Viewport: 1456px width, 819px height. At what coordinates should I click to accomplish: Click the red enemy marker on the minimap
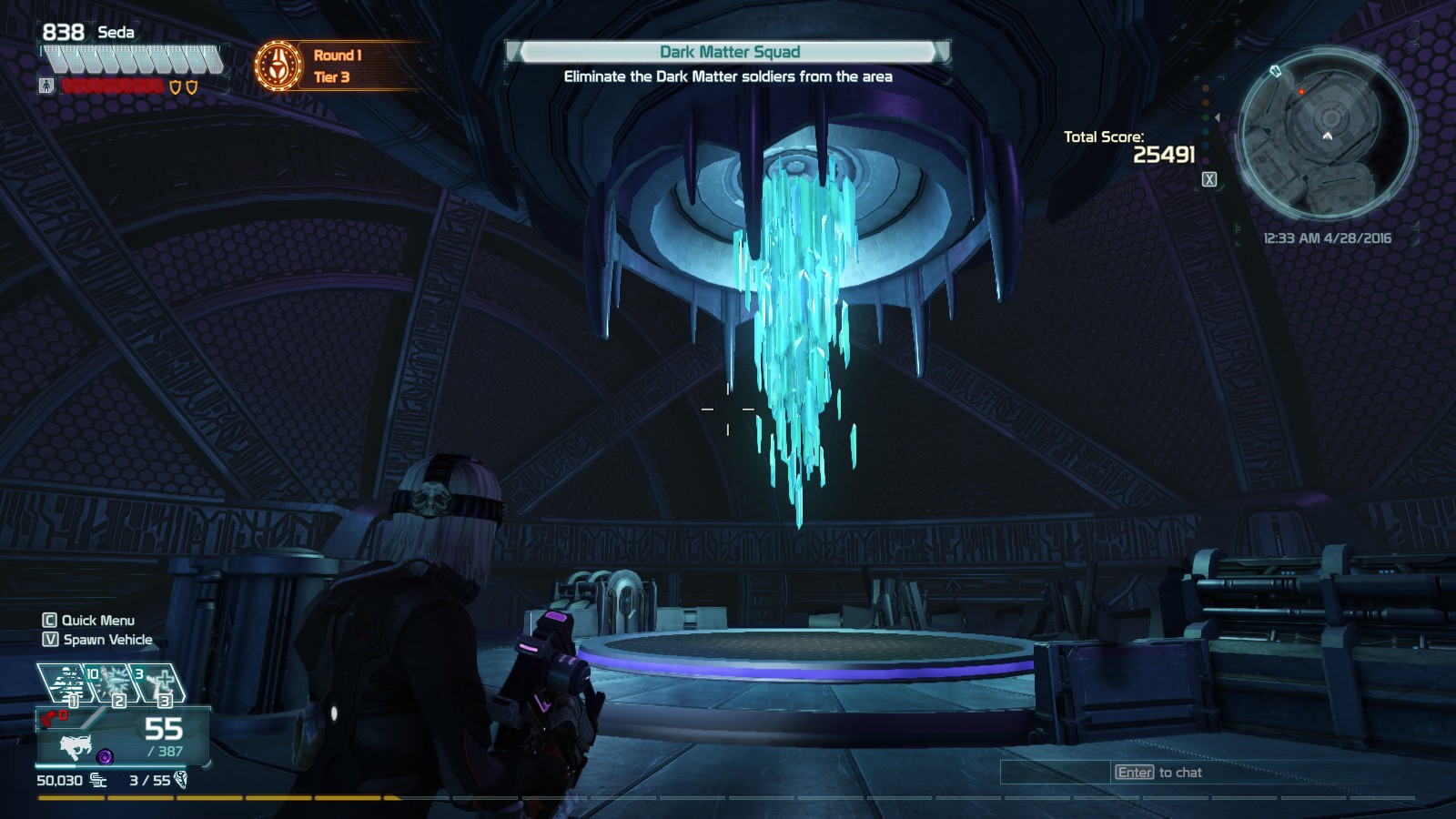point(1301,92)
